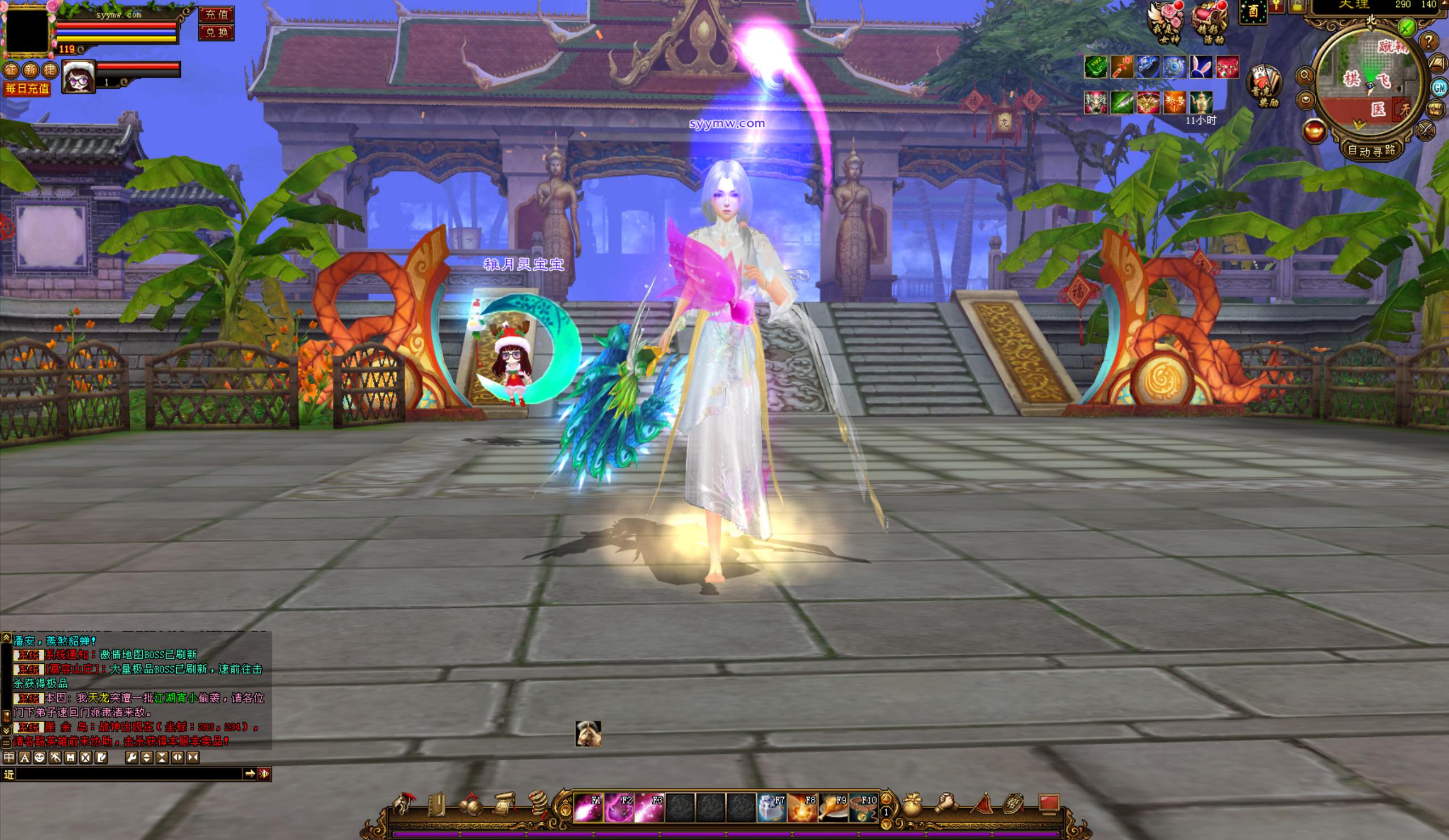Use the F1 pink skill slot
The width and height of the screenshot is (1449, 840).
[x=588, y=807]
